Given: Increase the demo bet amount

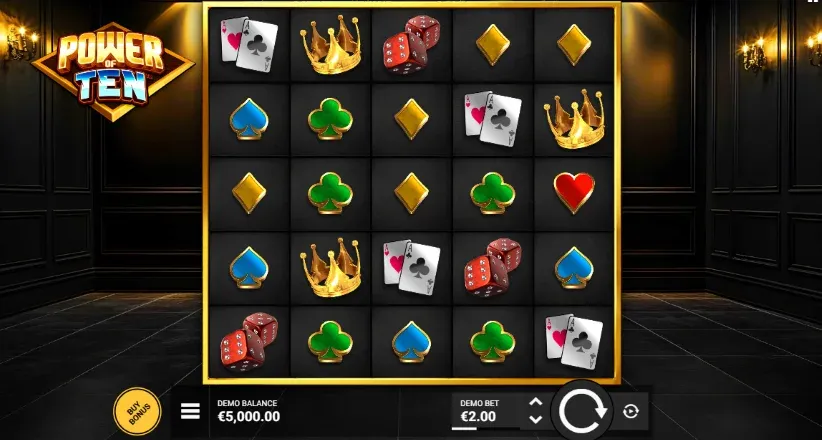Looking at the screenshot, I should pyautogui.click(x=535, y=403).
